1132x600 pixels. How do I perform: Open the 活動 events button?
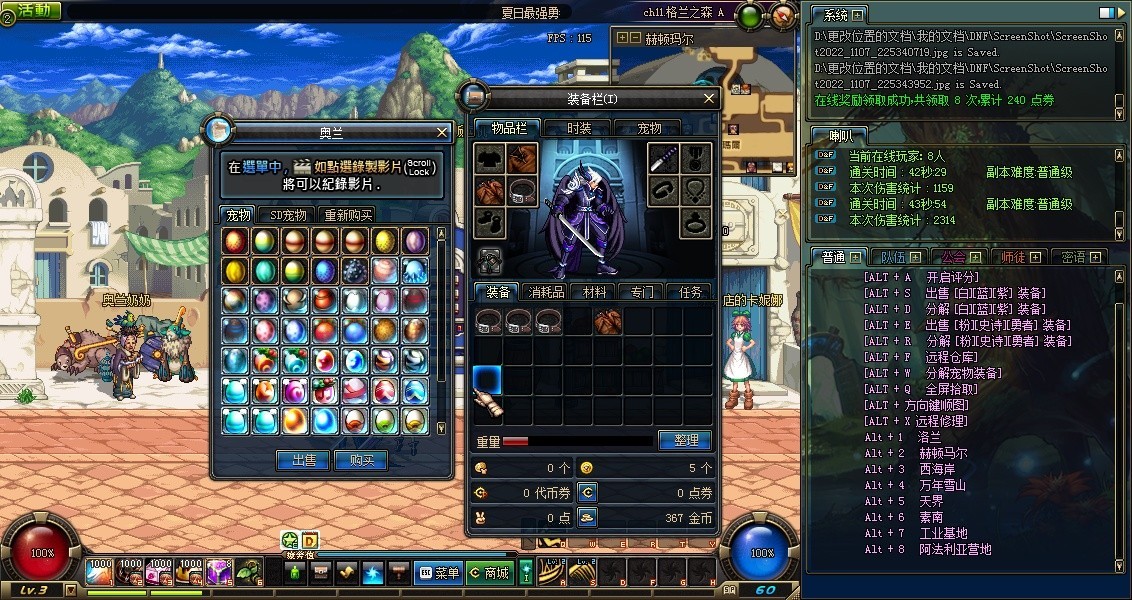tap(32, 10)
